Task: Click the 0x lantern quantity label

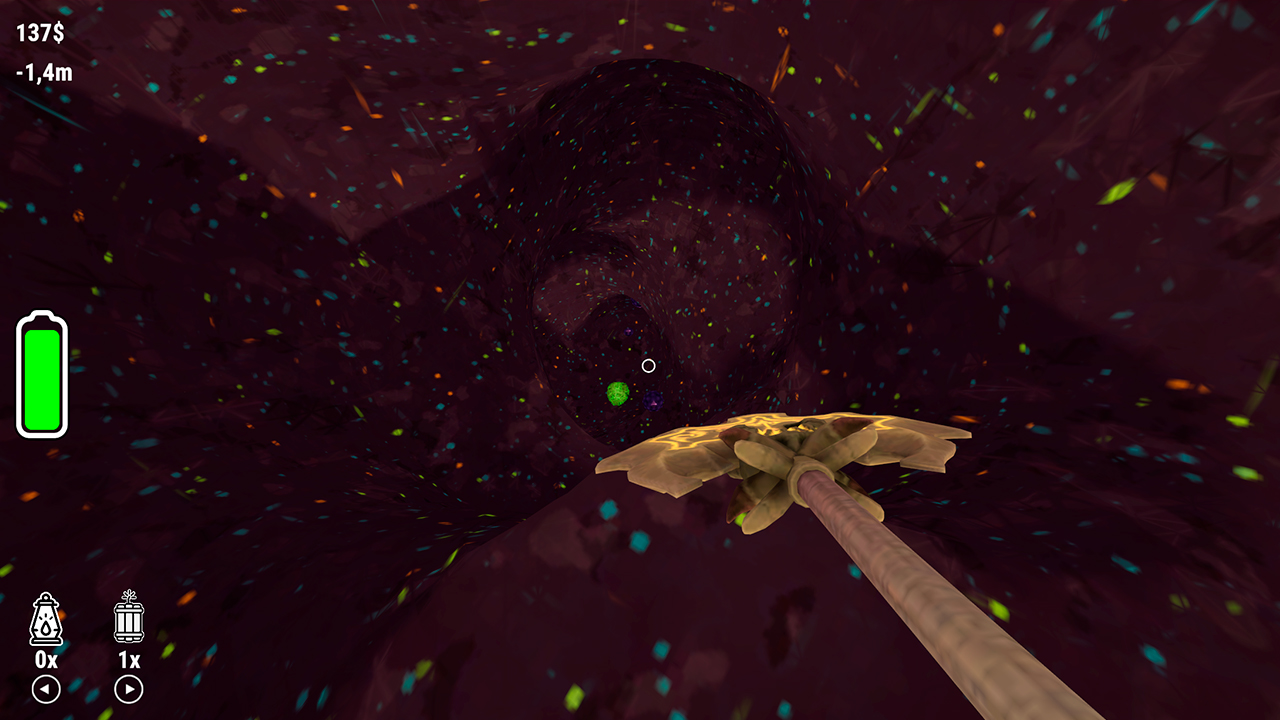Action: pyautogui.click(x=45, y=662)
